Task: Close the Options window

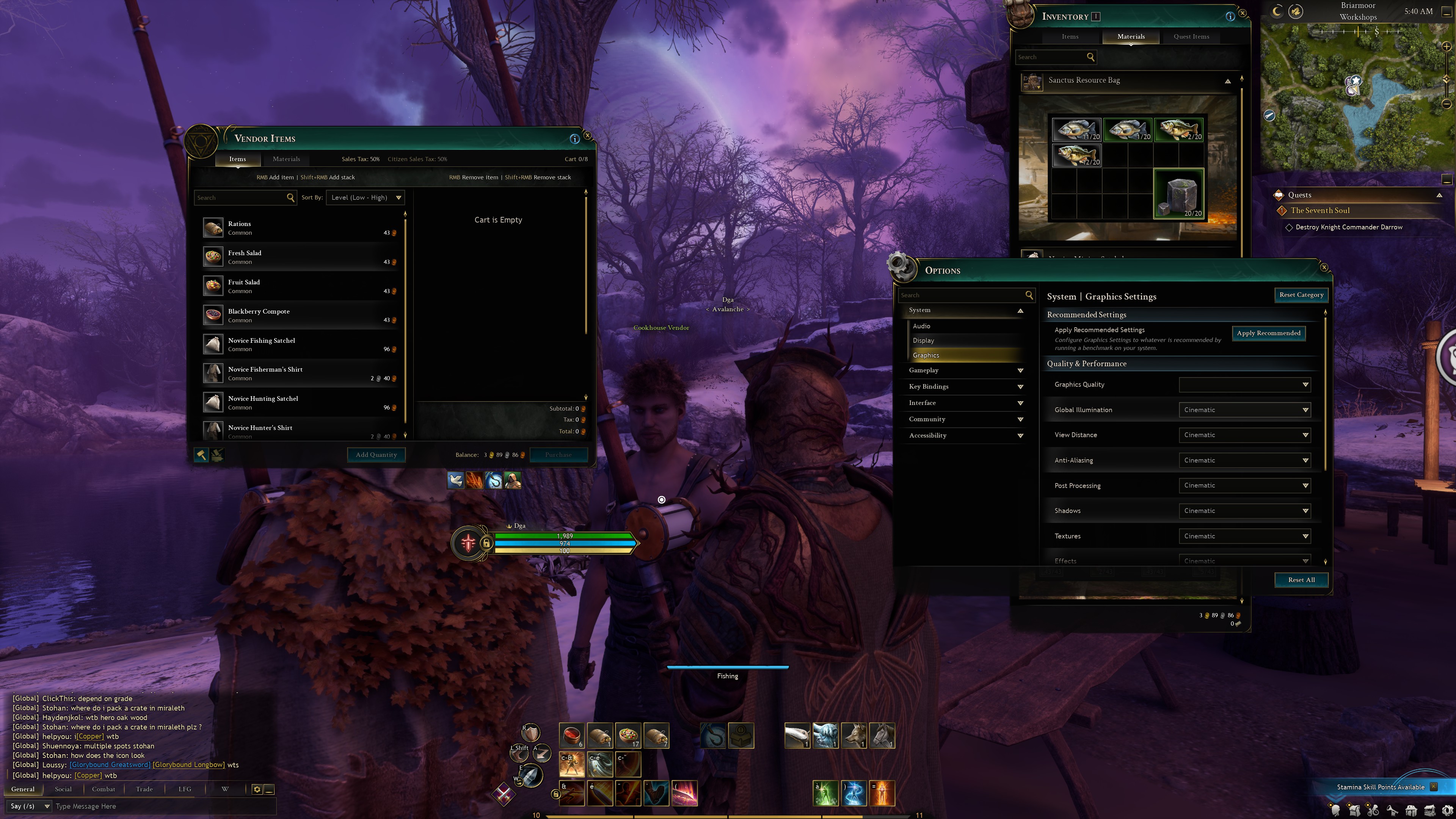Action: [1324, 267]
